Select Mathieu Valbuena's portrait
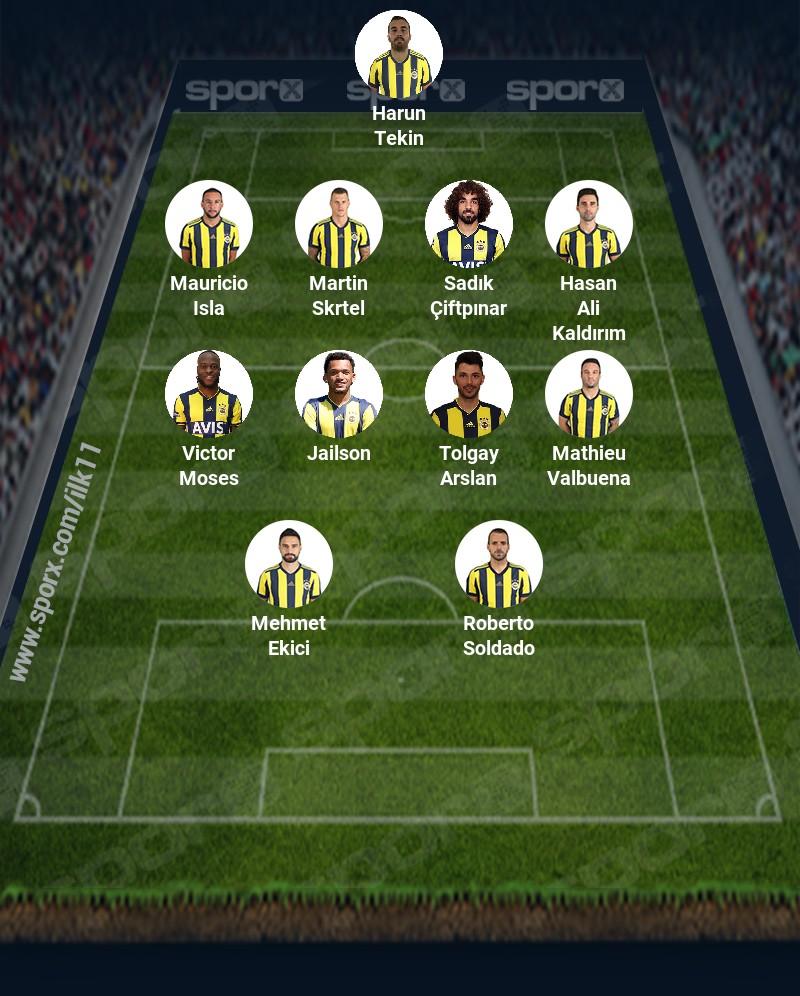 tap(589, 394)
